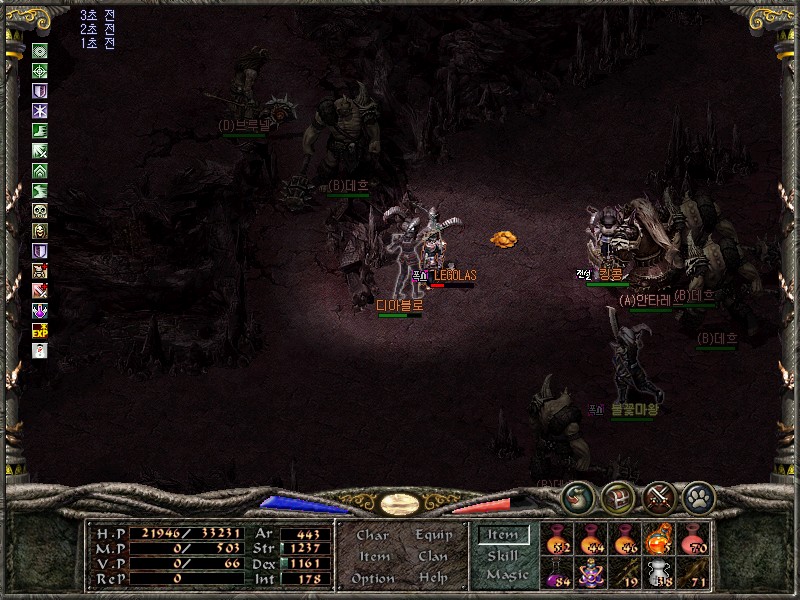The width and height of the screenshot is (800, 600).
Task: Use the red potion with count 52
Action: pyautogui.click(x=556, y=538)
